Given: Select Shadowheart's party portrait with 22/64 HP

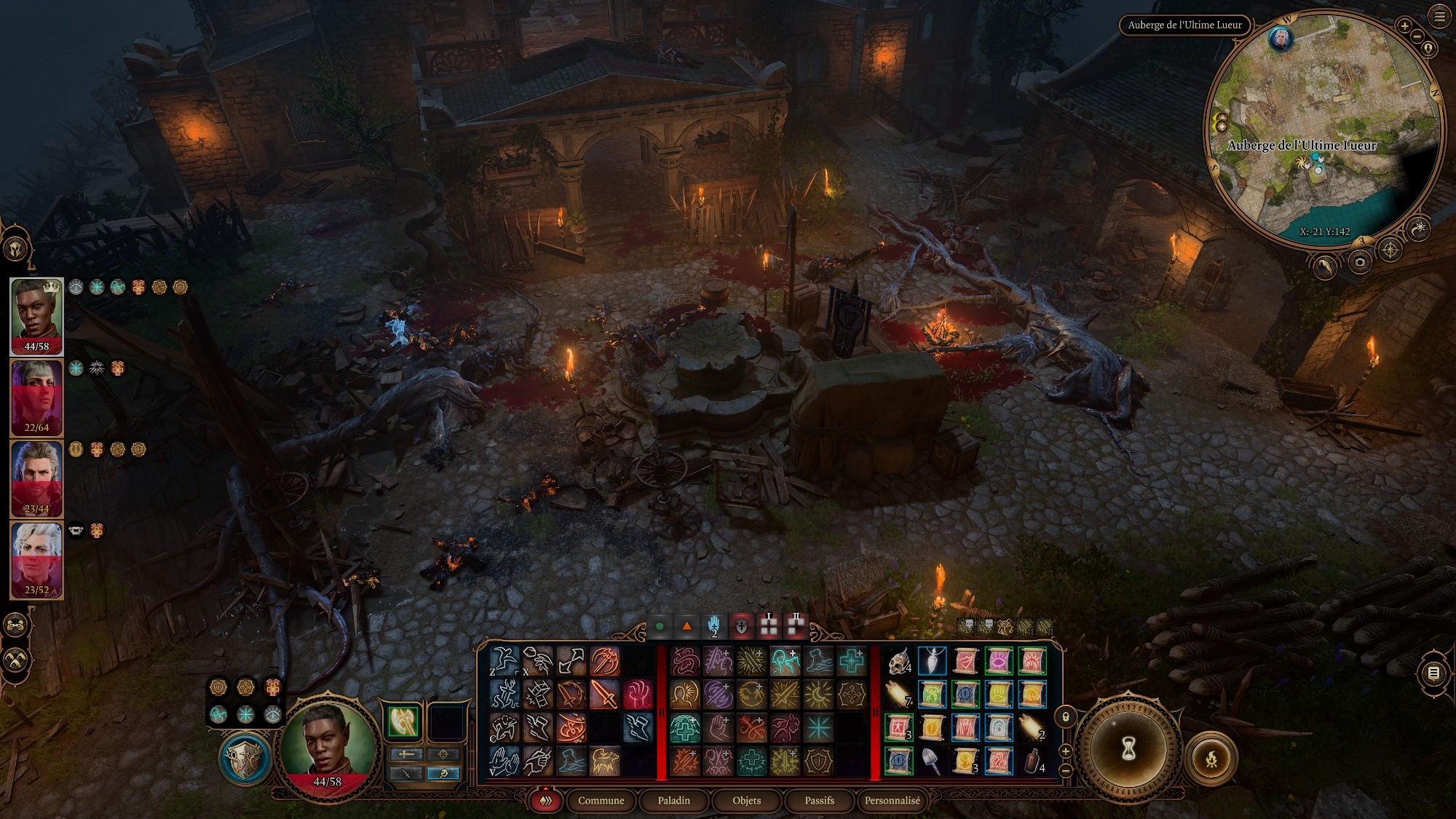Looking at the screenshot, I should tap(36, 397).
